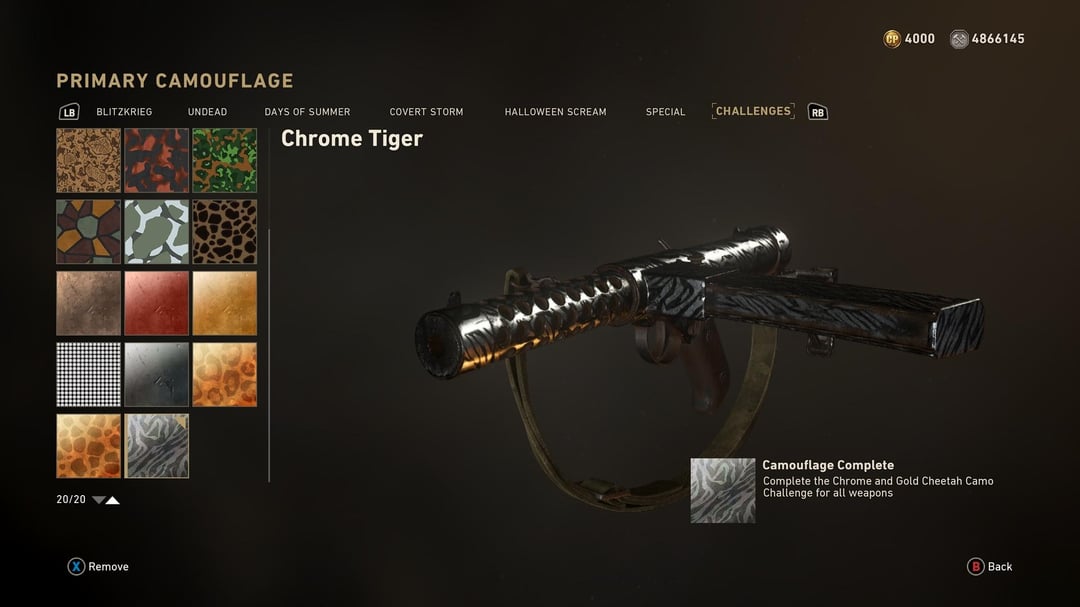
Task: Pick the dark leopard spots camo
Action: (x=224, y=231)
